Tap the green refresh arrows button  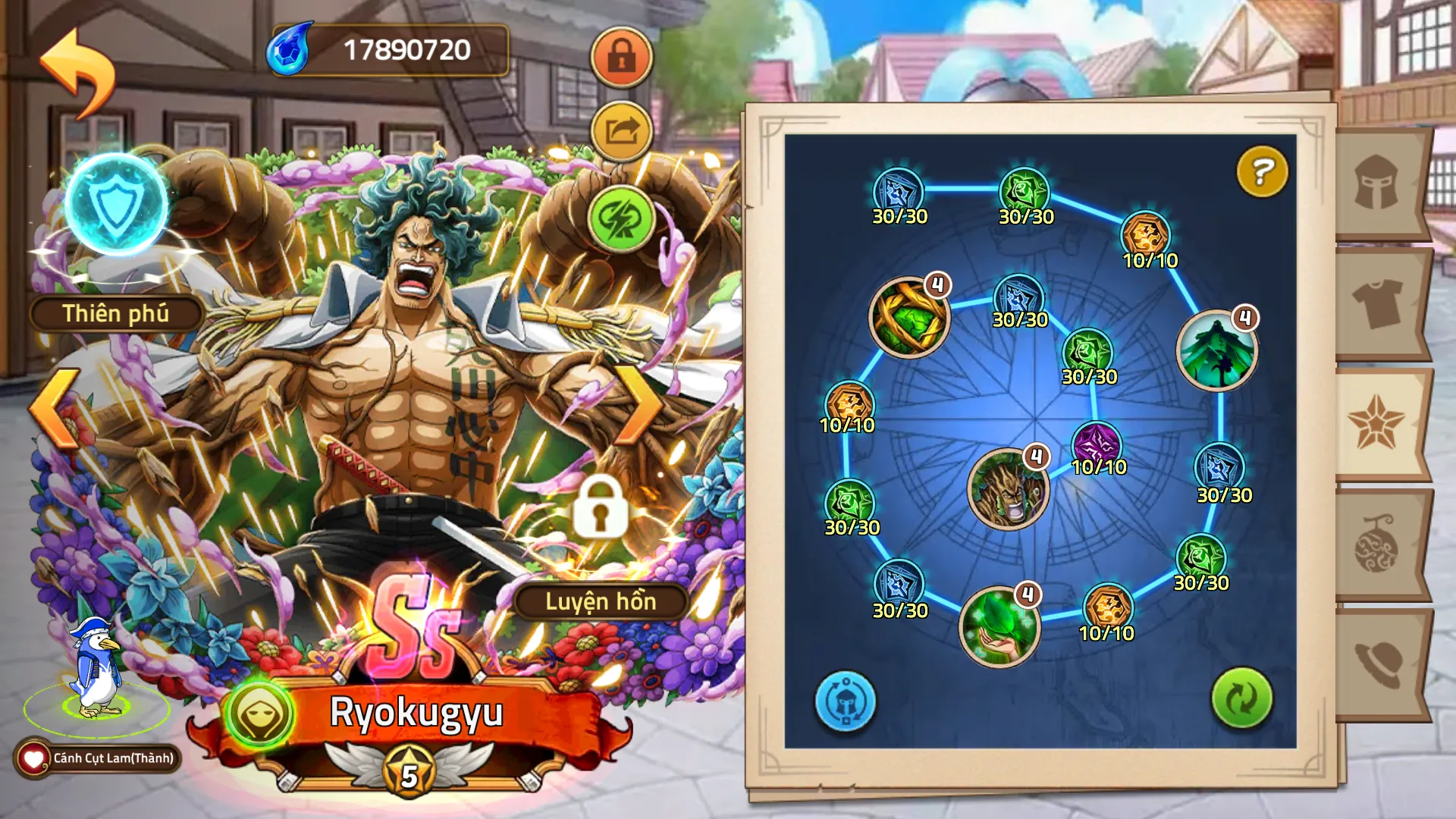point(1241,698)
